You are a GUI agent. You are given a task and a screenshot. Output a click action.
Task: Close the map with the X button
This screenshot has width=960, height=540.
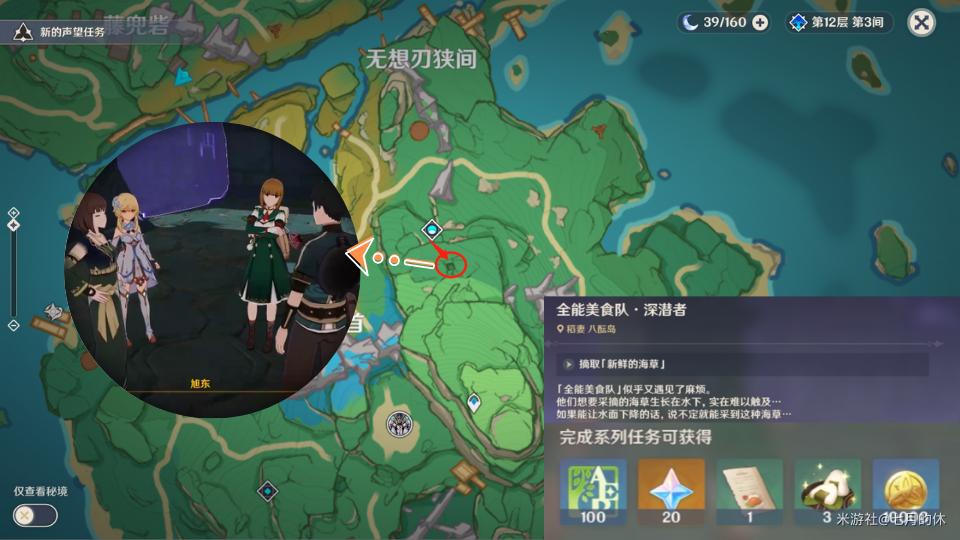(921, 23)
